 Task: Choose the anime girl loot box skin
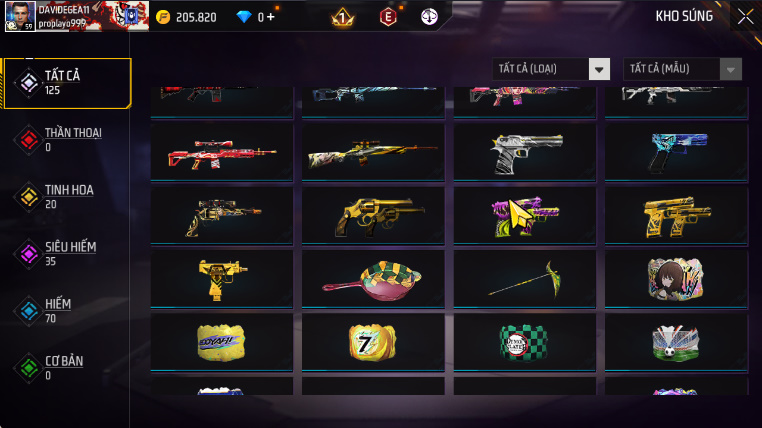click(x=675, y=279)
